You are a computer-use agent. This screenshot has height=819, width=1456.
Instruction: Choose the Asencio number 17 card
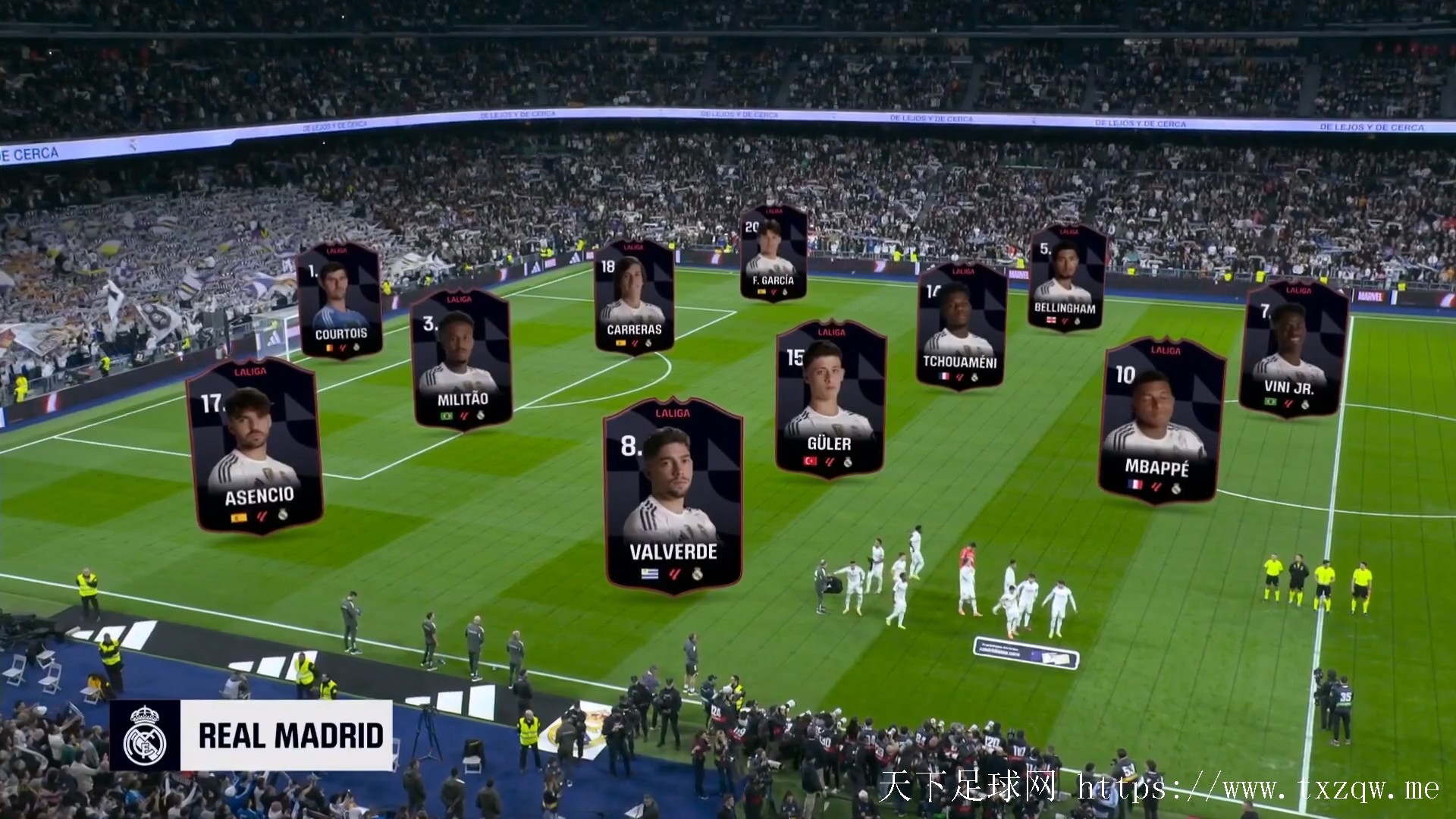point(254,446)
